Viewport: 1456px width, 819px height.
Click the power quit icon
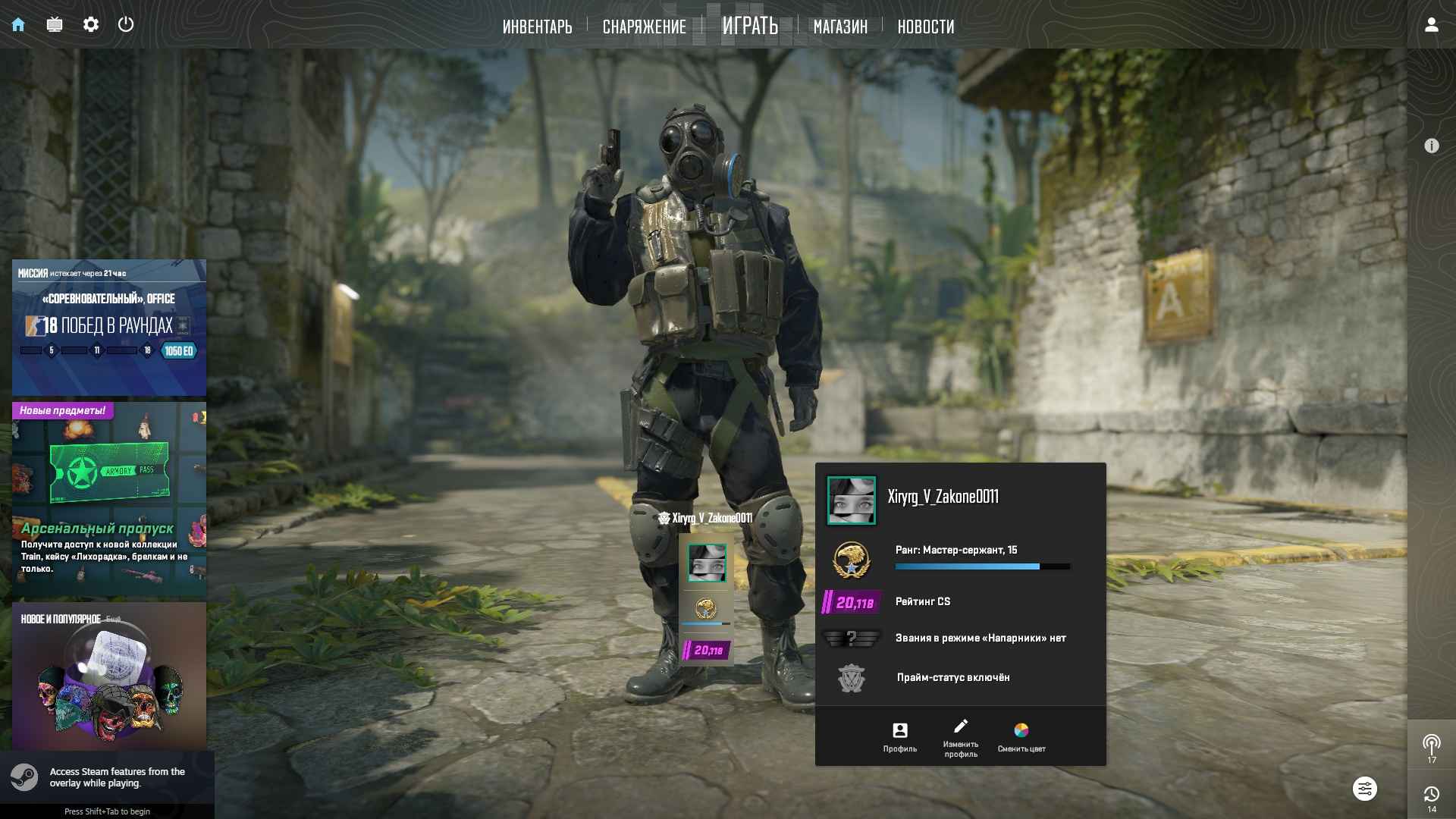pos(126,24)
